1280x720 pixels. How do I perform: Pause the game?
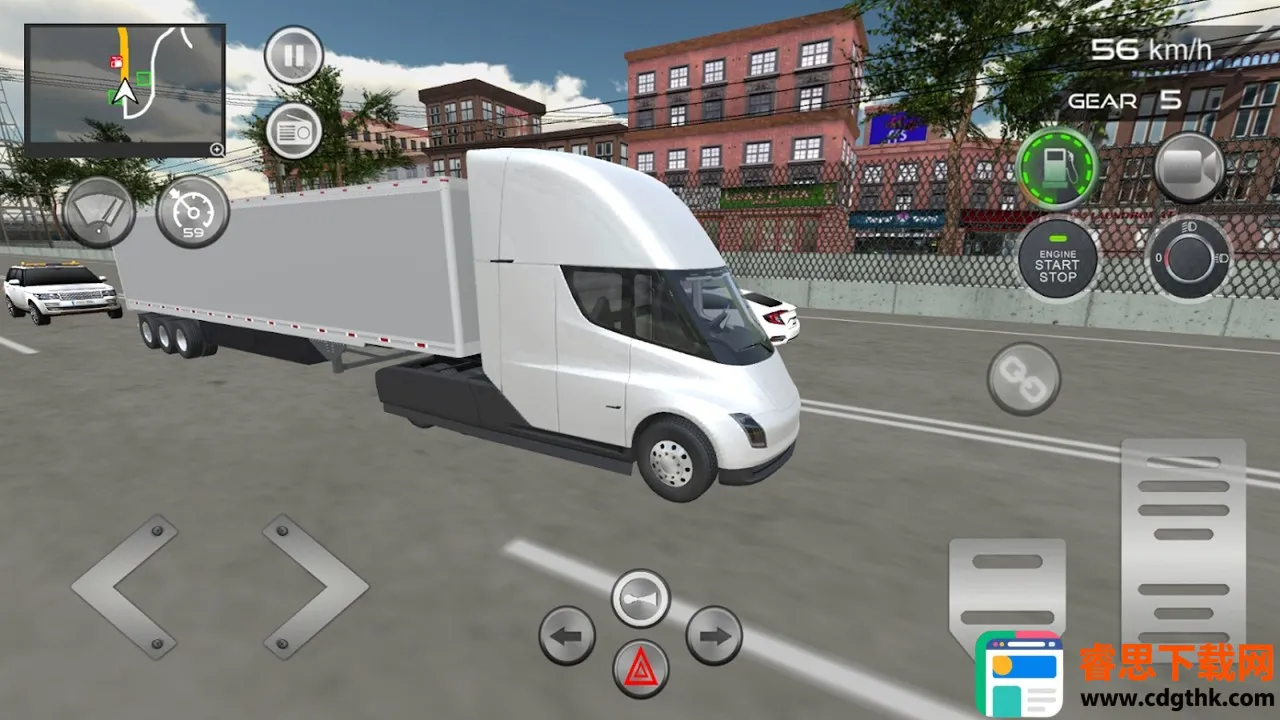293,54
